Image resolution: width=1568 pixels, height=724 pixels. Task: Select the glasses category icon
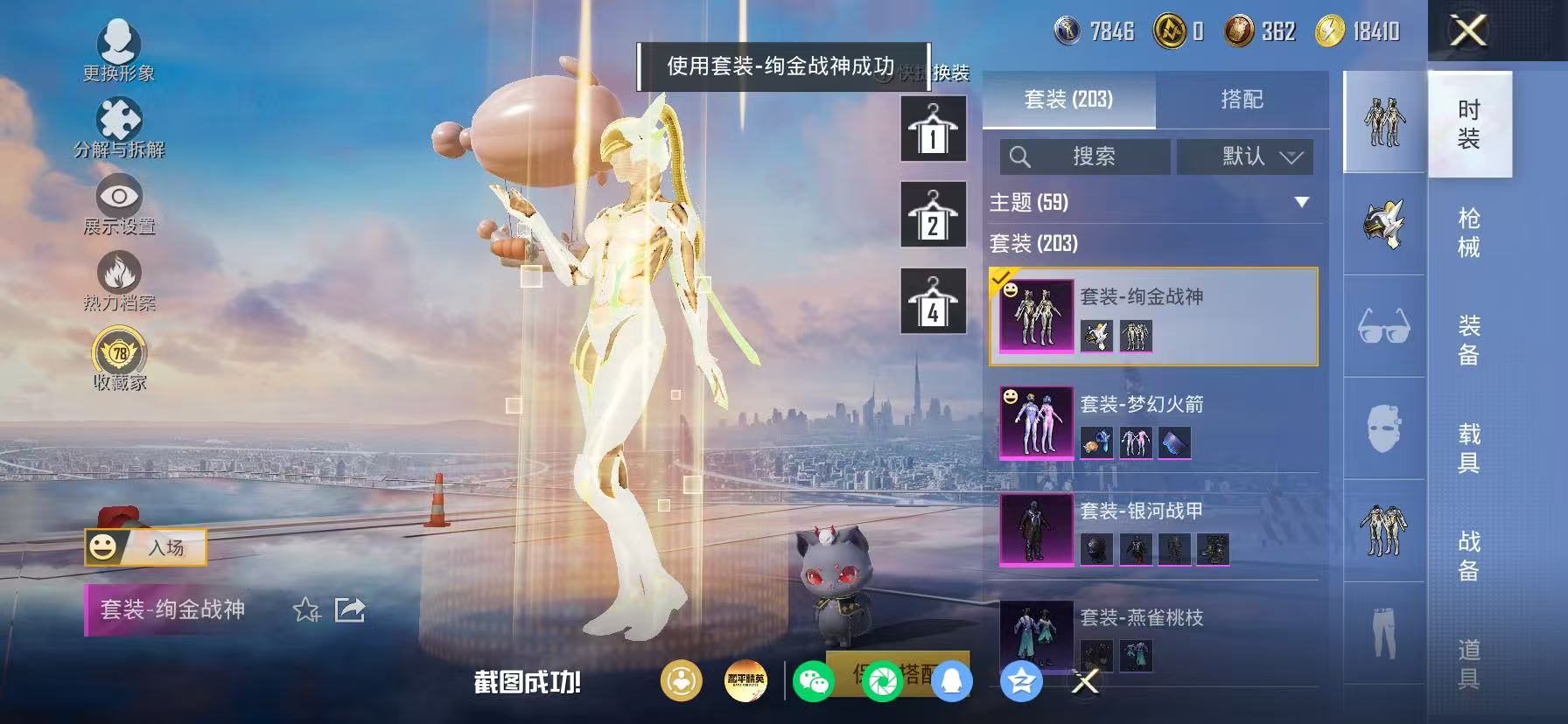point(1382,328)
